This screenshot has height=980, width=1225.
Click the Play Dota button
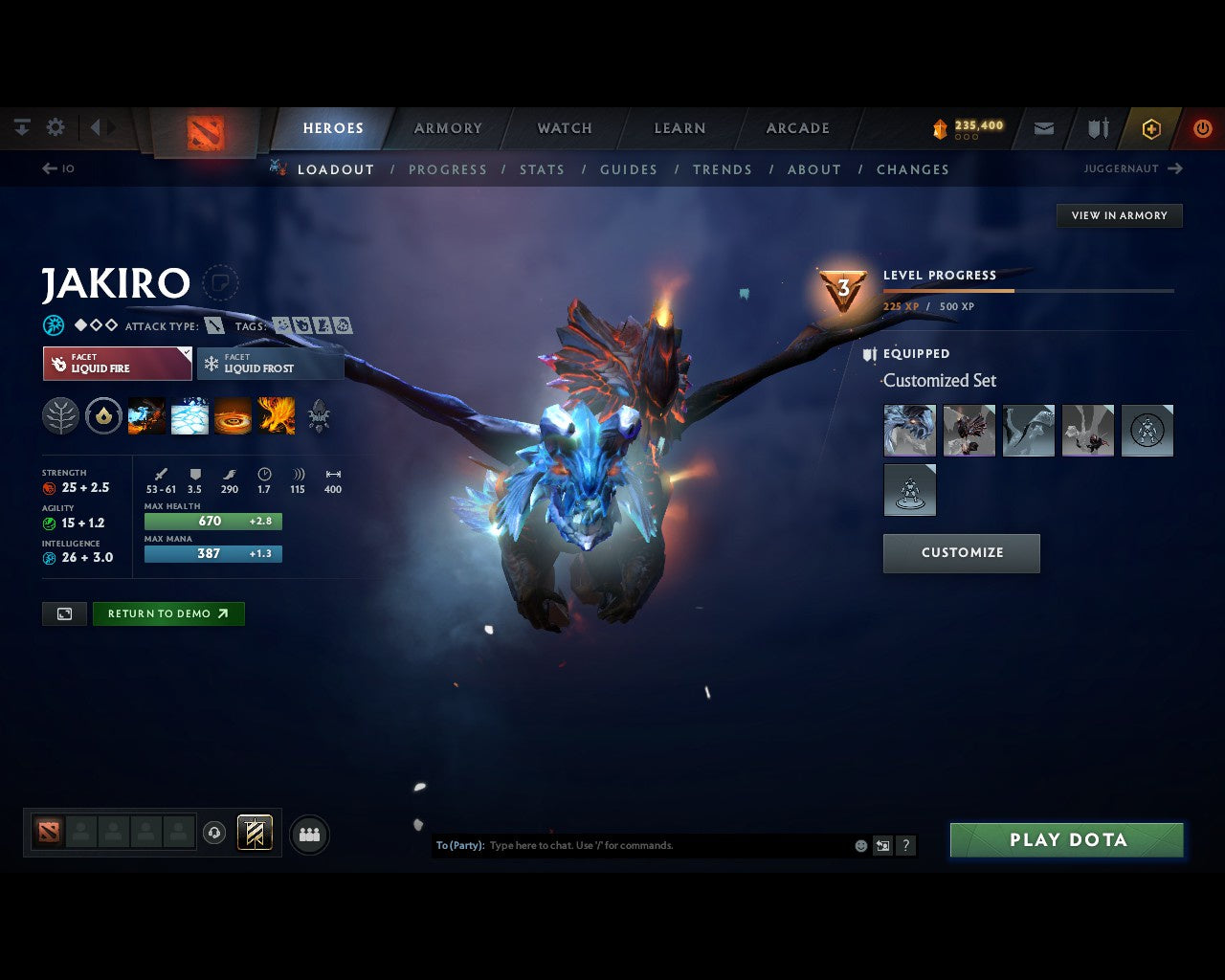1066,839
